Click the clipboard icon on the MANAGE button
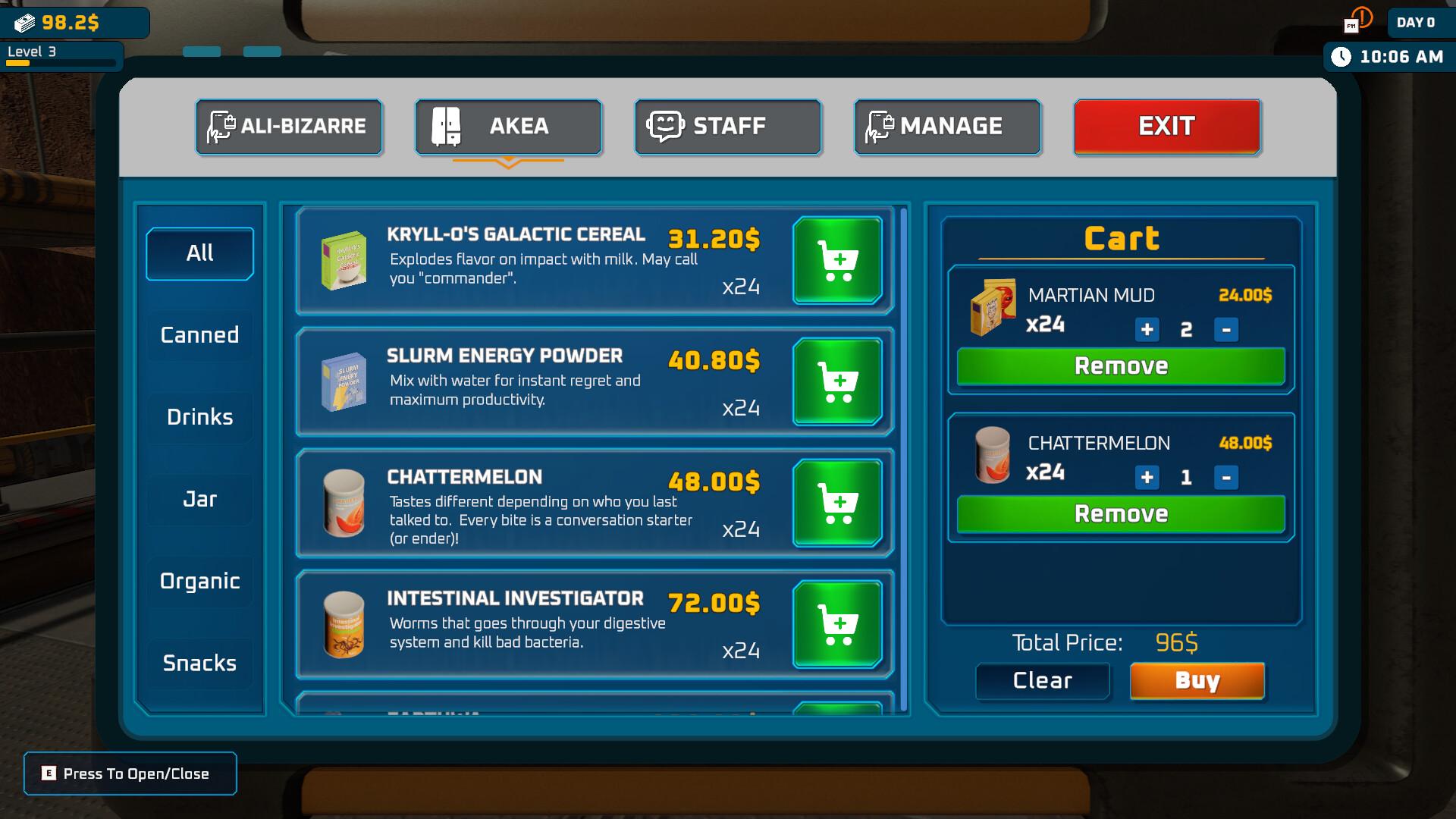This screenshot has height=819, width=1456. coord(880,126)
